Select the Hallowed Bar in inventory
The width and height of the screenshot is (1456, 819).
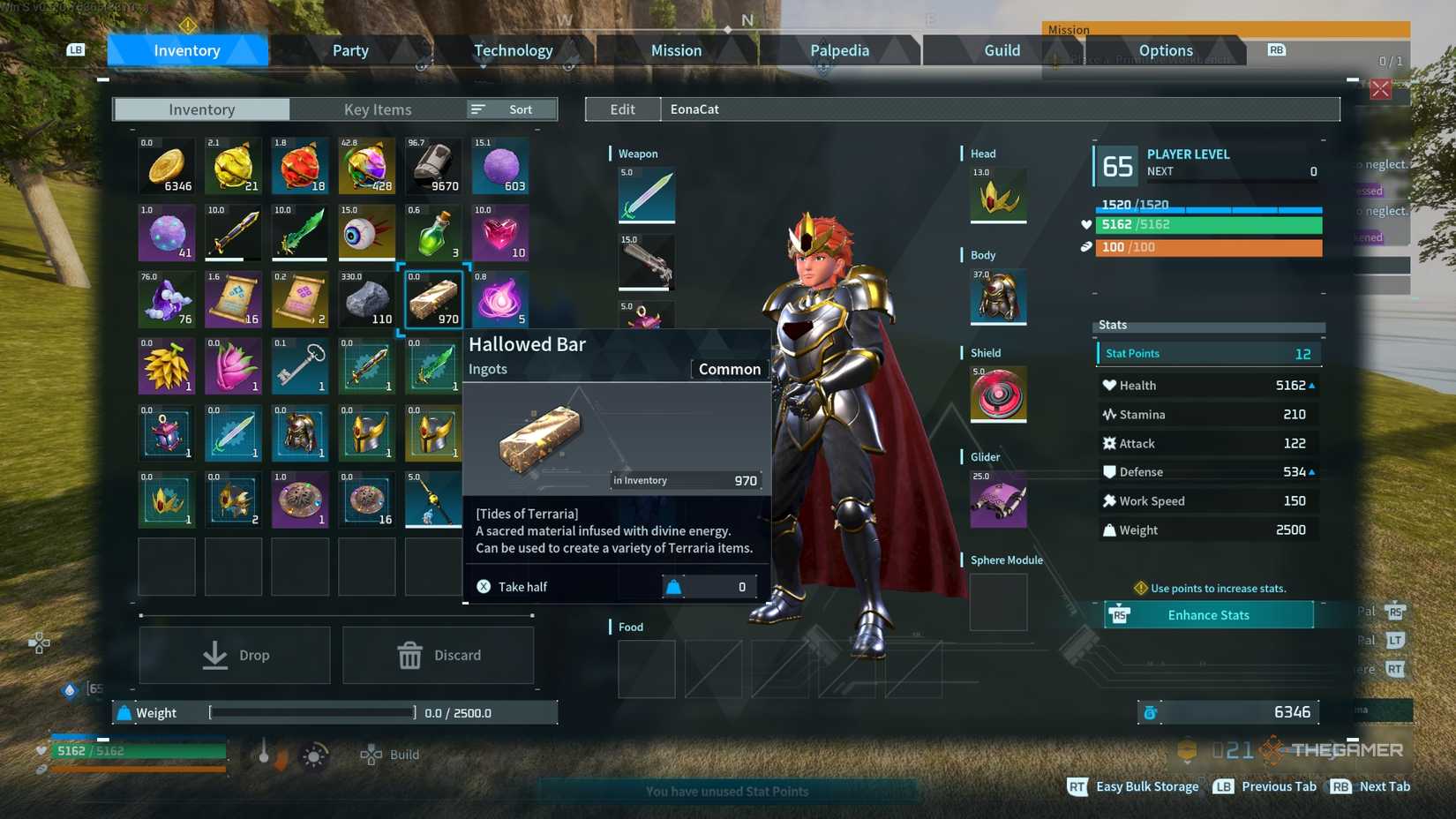(432, 299)
